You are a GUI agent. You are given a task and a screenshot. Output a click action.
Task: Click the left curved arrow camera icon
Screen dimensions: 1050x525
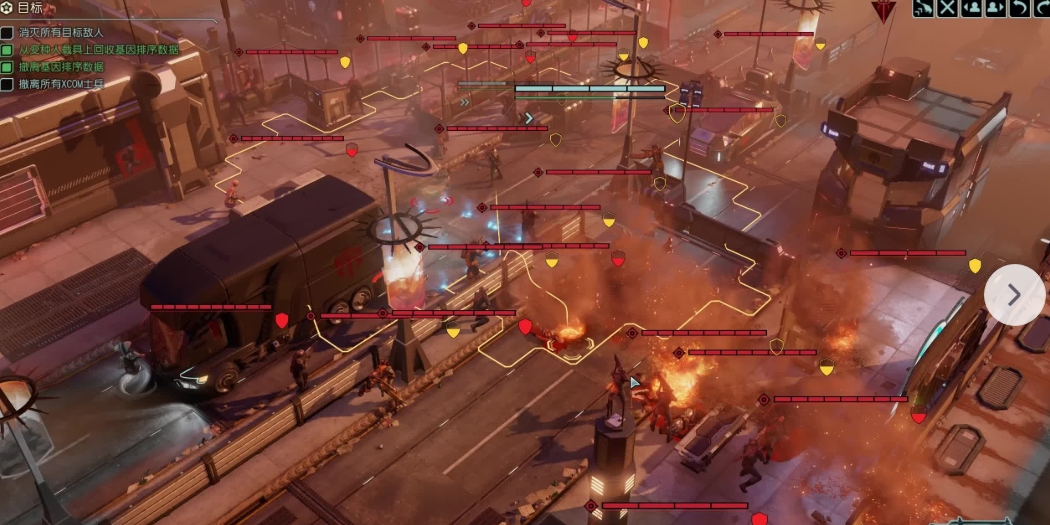(x=1017, y=8)
